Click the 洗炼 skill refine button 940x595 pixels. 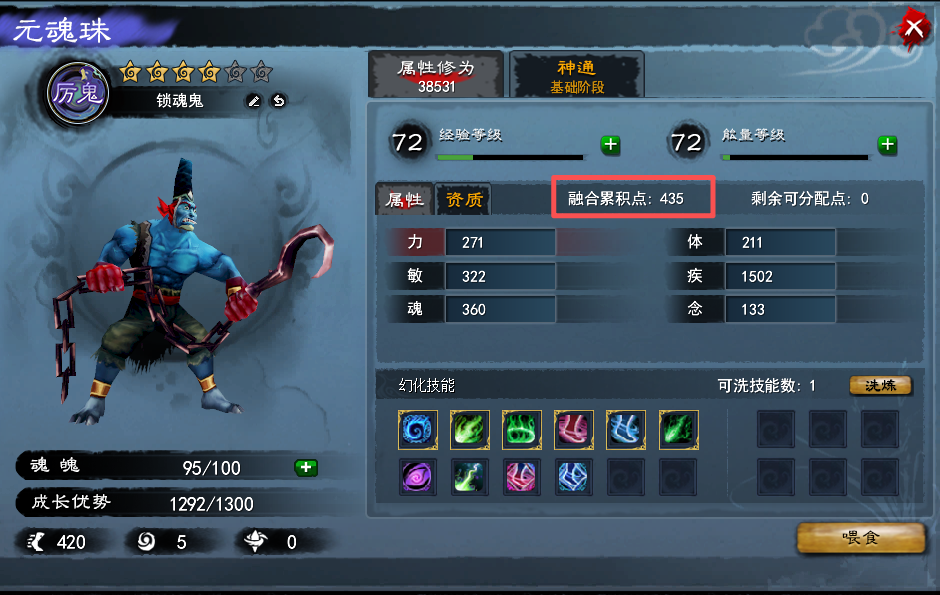coord(880,385)
